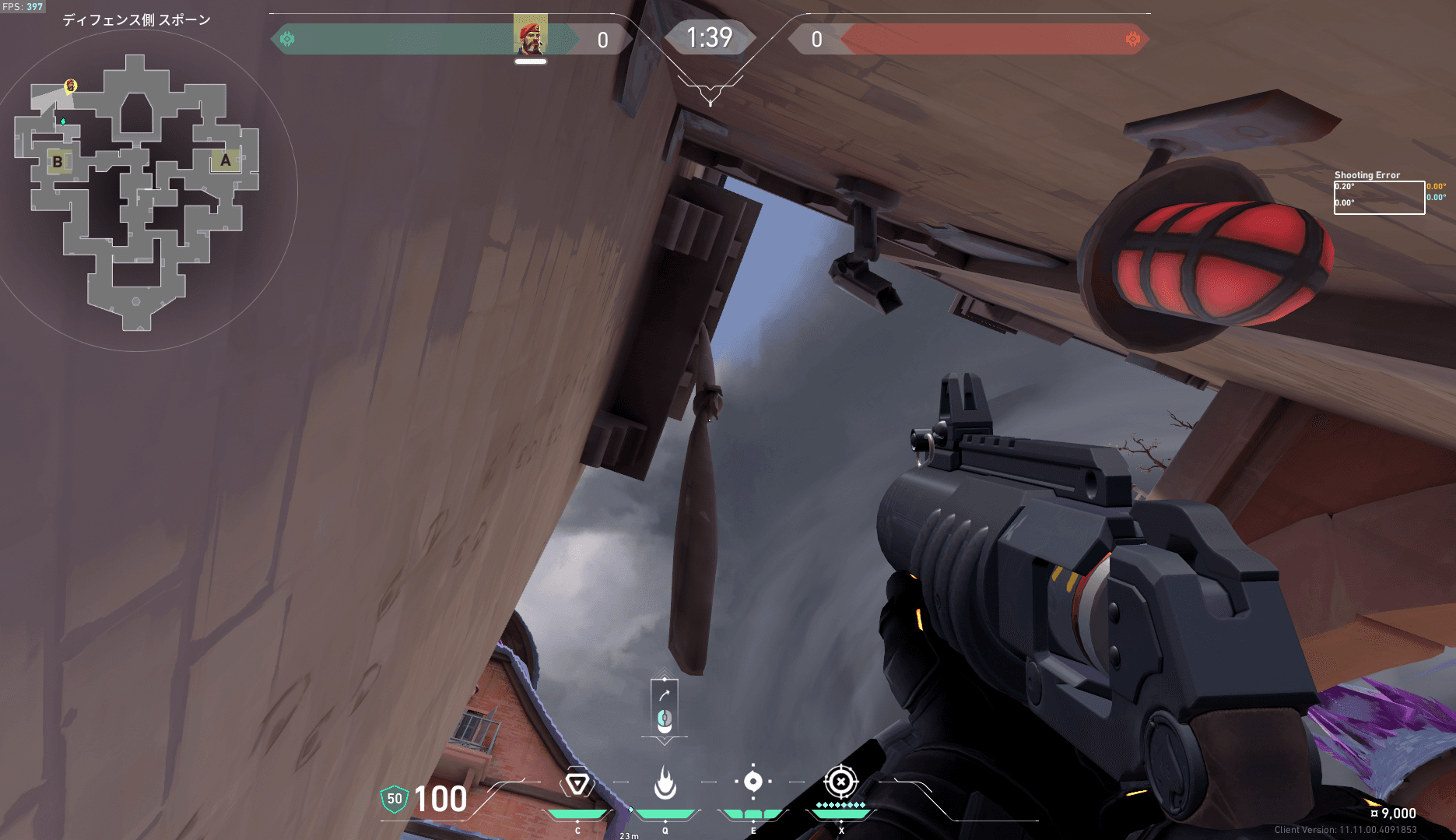Select the B site marker on minimap
The image size is (1456, 840).
[x=58, y=162]
